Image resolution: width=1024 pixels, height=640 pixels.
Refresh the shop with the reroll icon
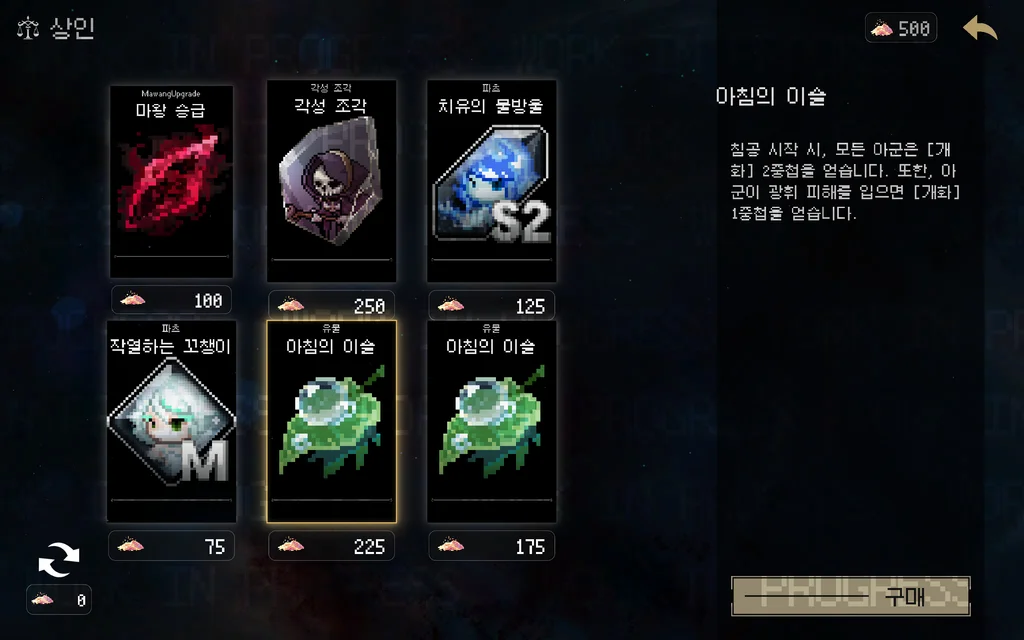[58, 561]
